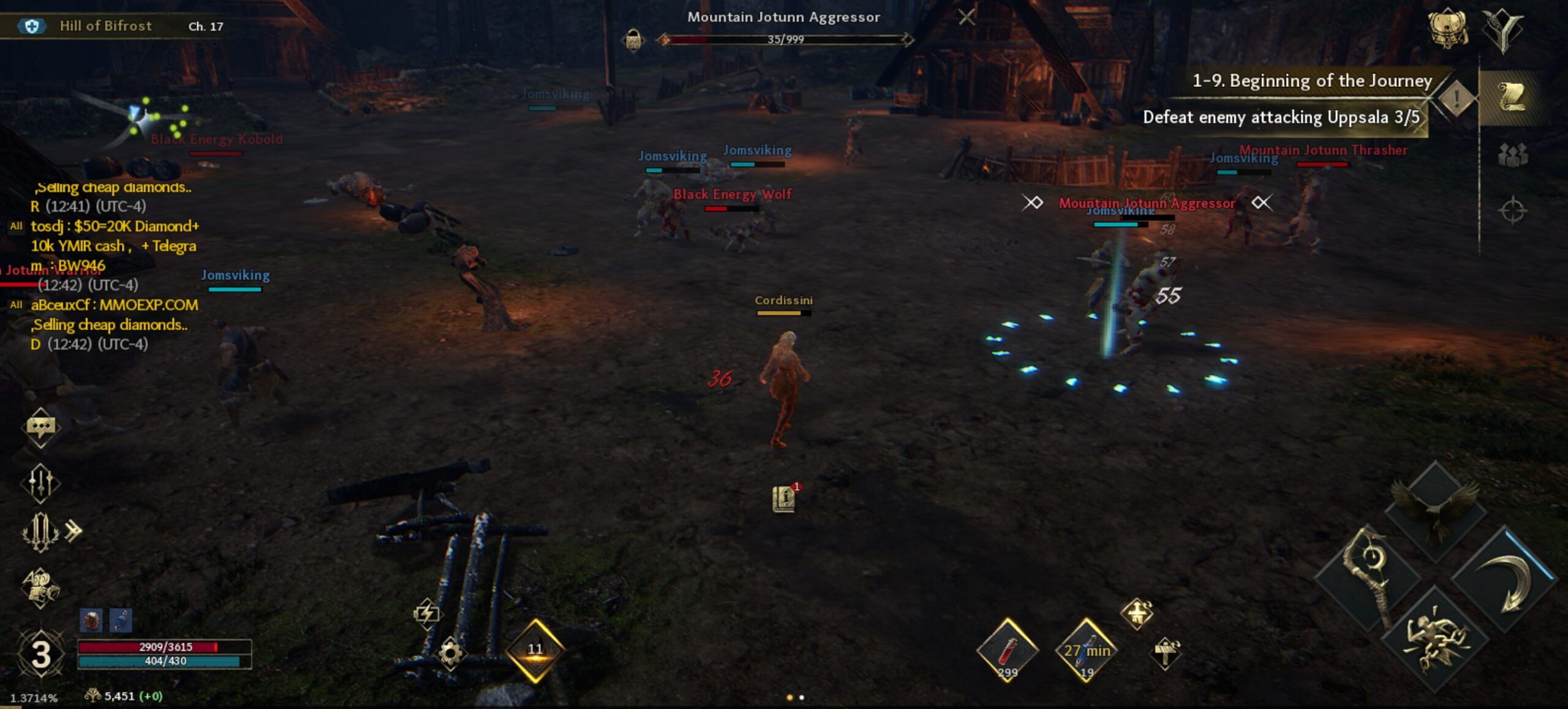Open the gear settings icon
Image resolution: width=1568 pixels, height=709 pixels.
tap(451, 653)
